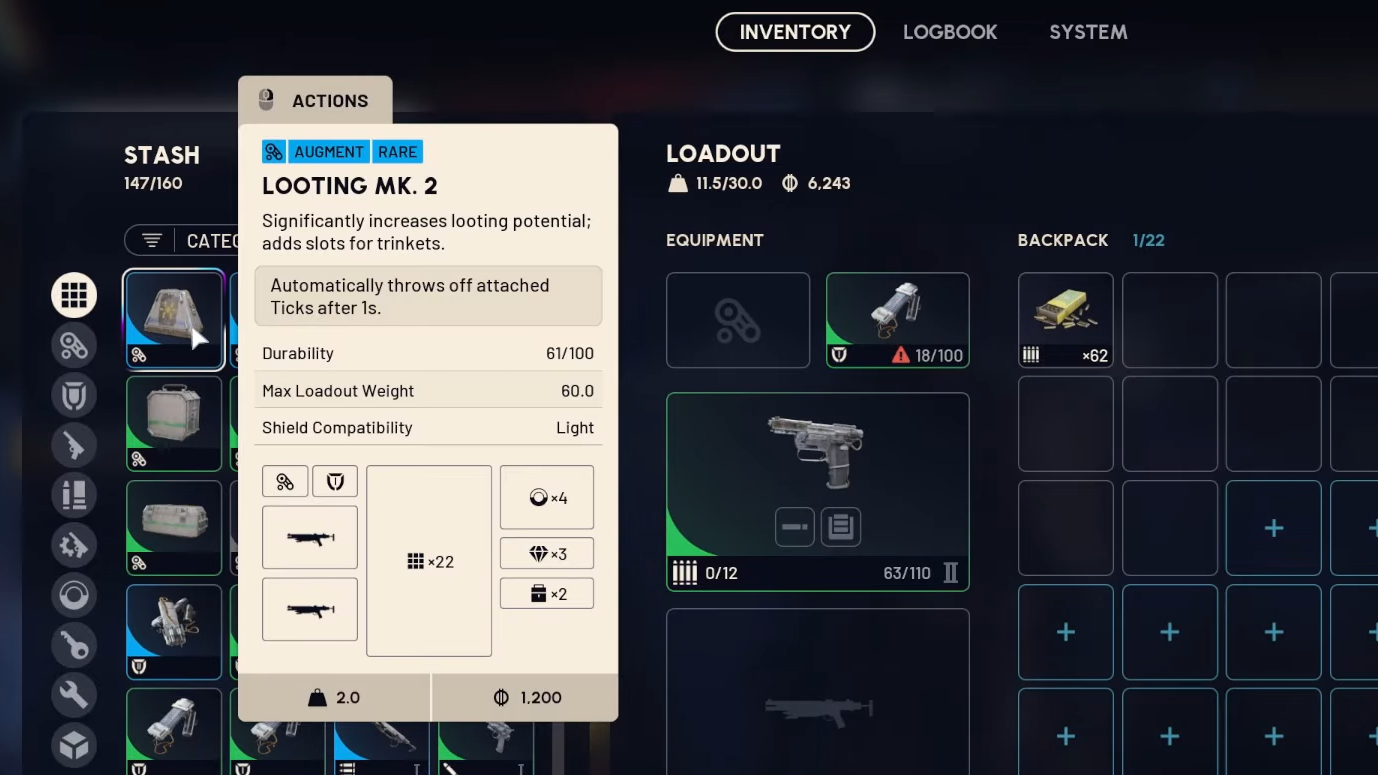The width and height of the screenshot is (1378, 775).
Task: Click the empty augment equipment slot
Action: pyautogui.click(x=738, y=320)
